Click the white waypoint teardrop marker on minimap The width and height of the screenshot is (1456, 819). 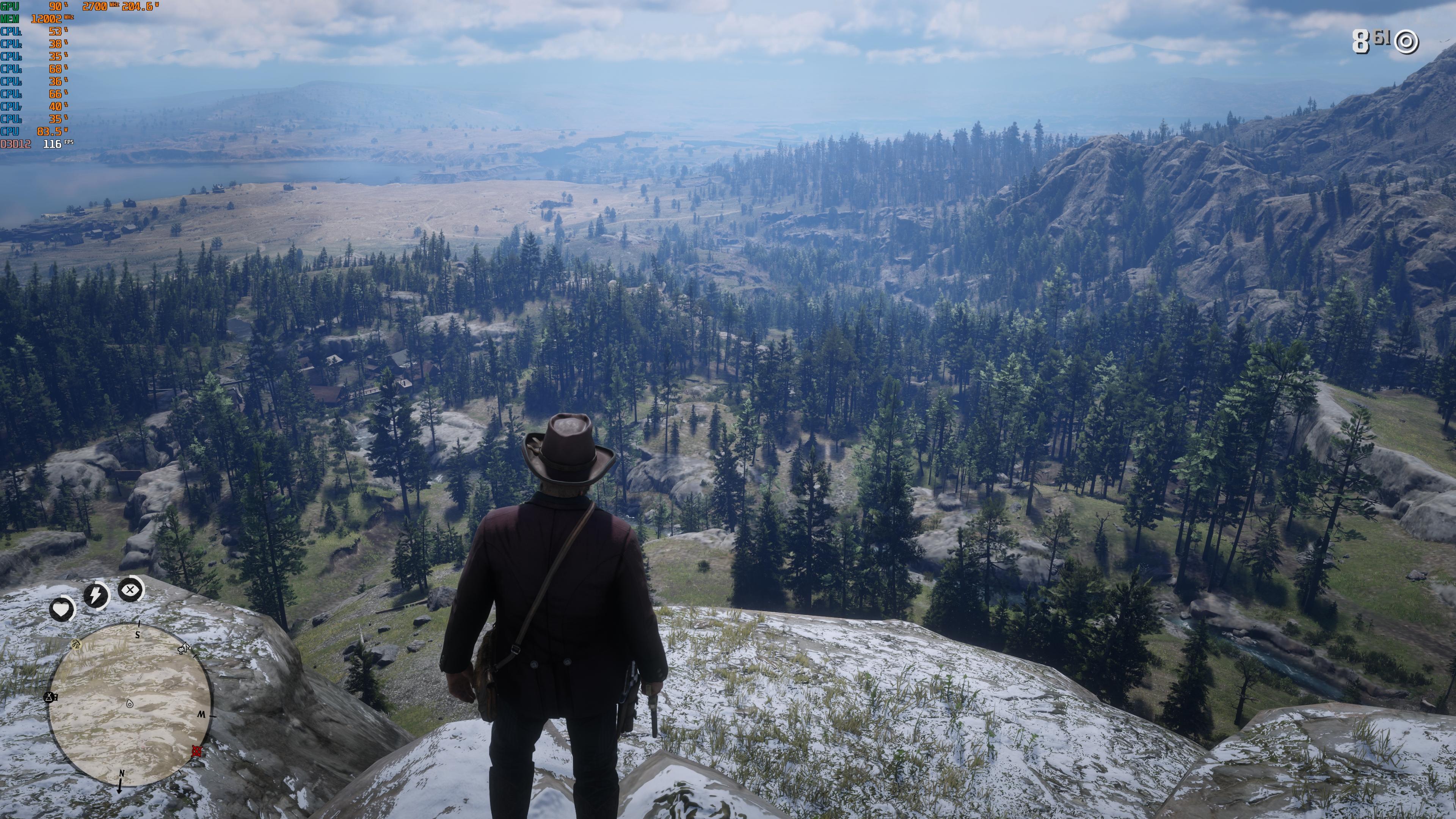pos(130,704)
